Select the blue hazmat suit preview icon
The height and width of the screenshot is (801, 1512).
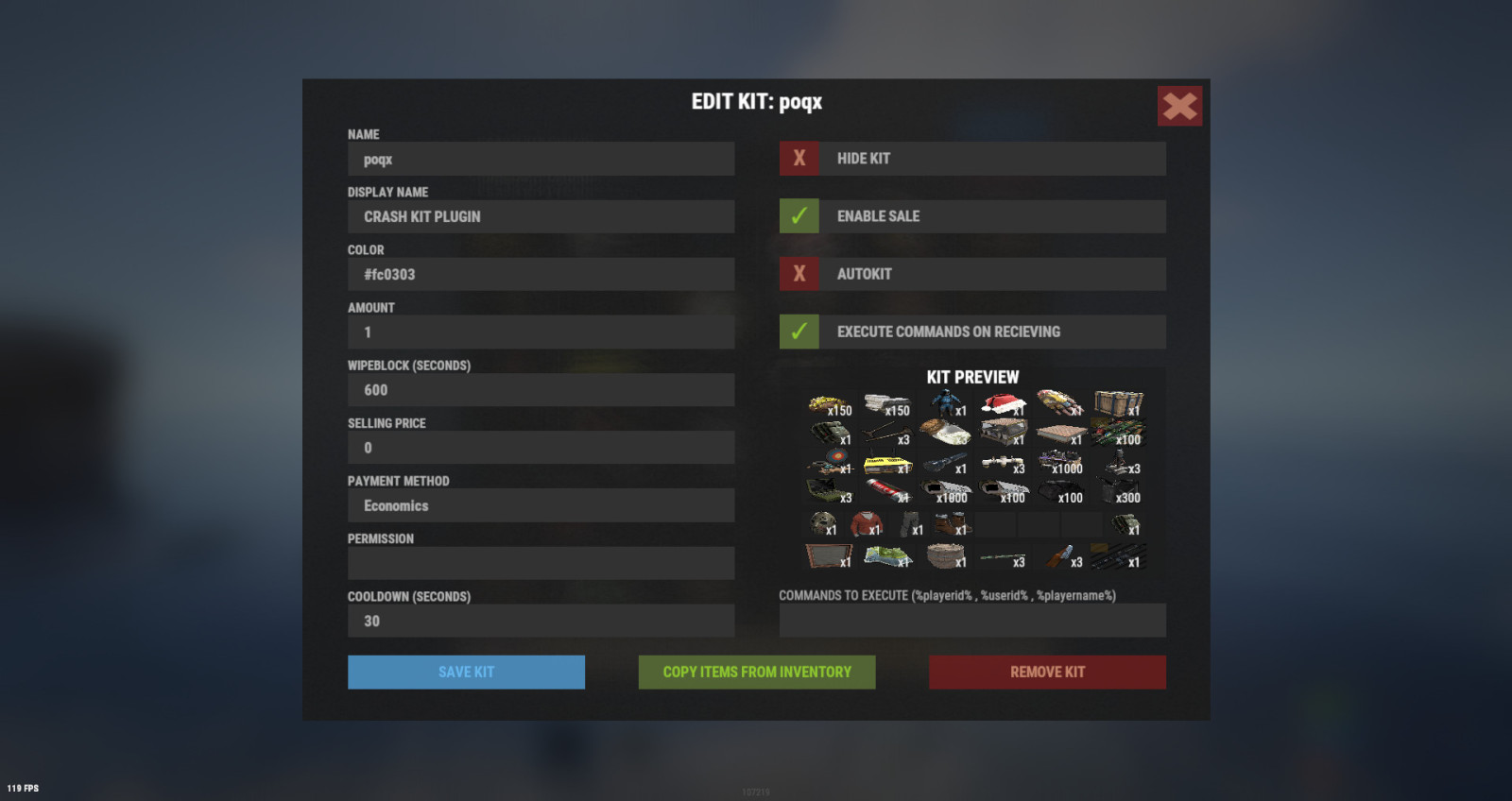tap(946, 403)
